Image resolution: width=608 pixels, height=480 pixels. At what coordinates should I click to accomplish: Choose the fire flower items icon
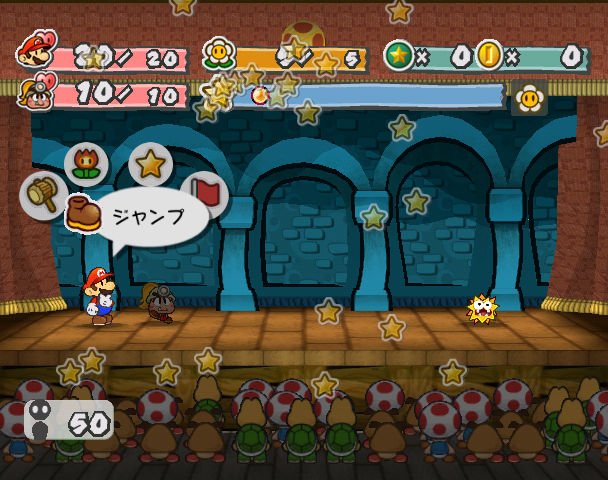[x=87, y=165]
